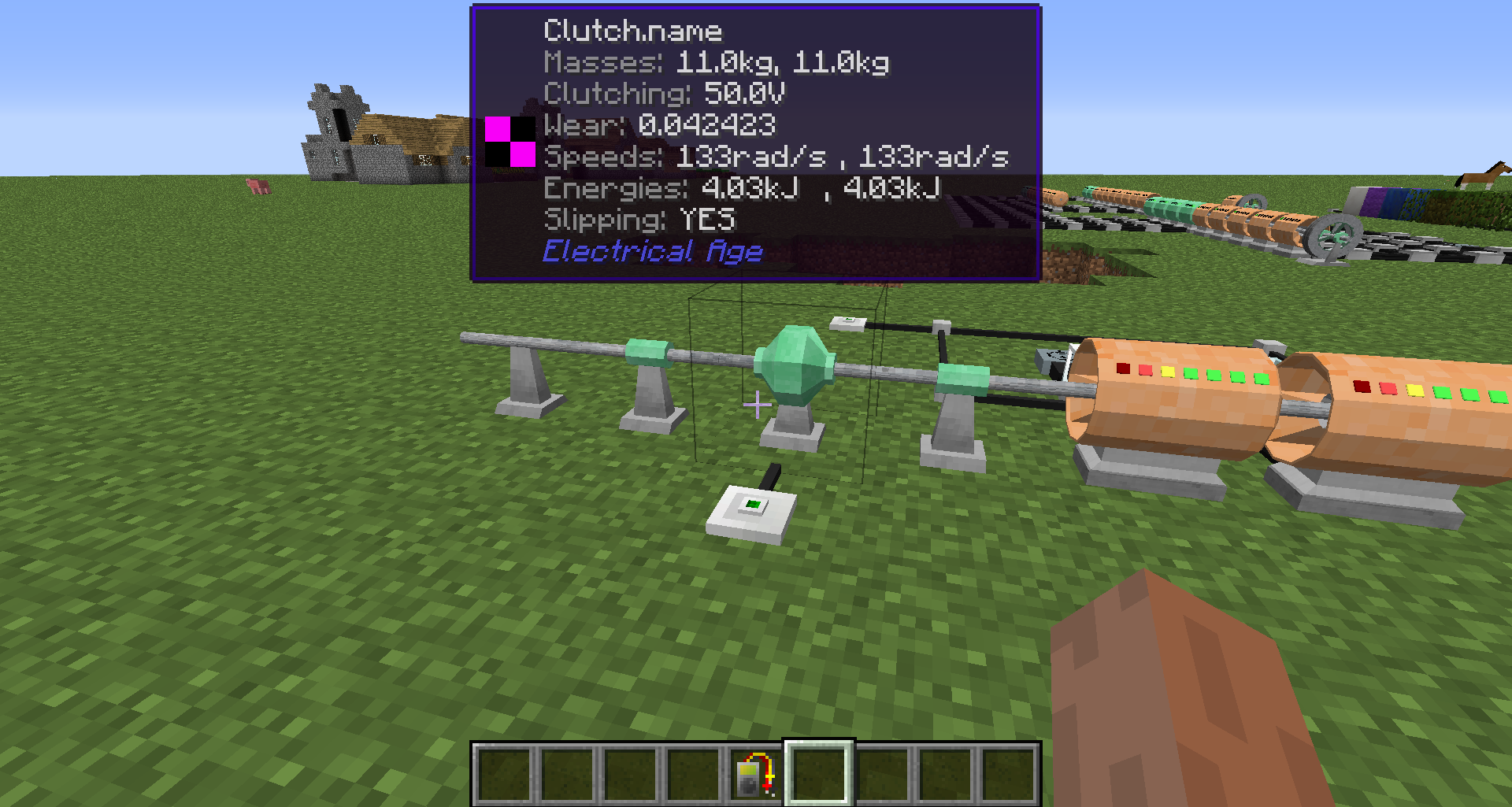Click the Slipping: YES status line
Screen dimensions: 1512x807
(642, 220)
